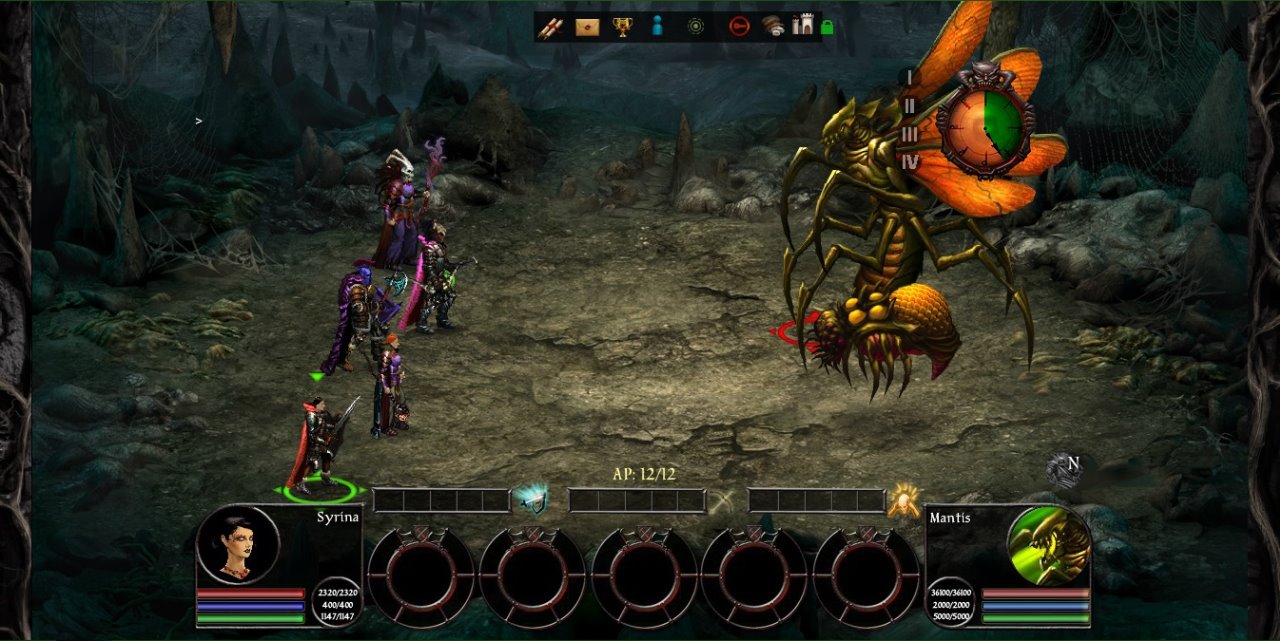Select Roman numeral II beside the dial
The width and height of the screenshot is (1280, 641).
point(909,106)
